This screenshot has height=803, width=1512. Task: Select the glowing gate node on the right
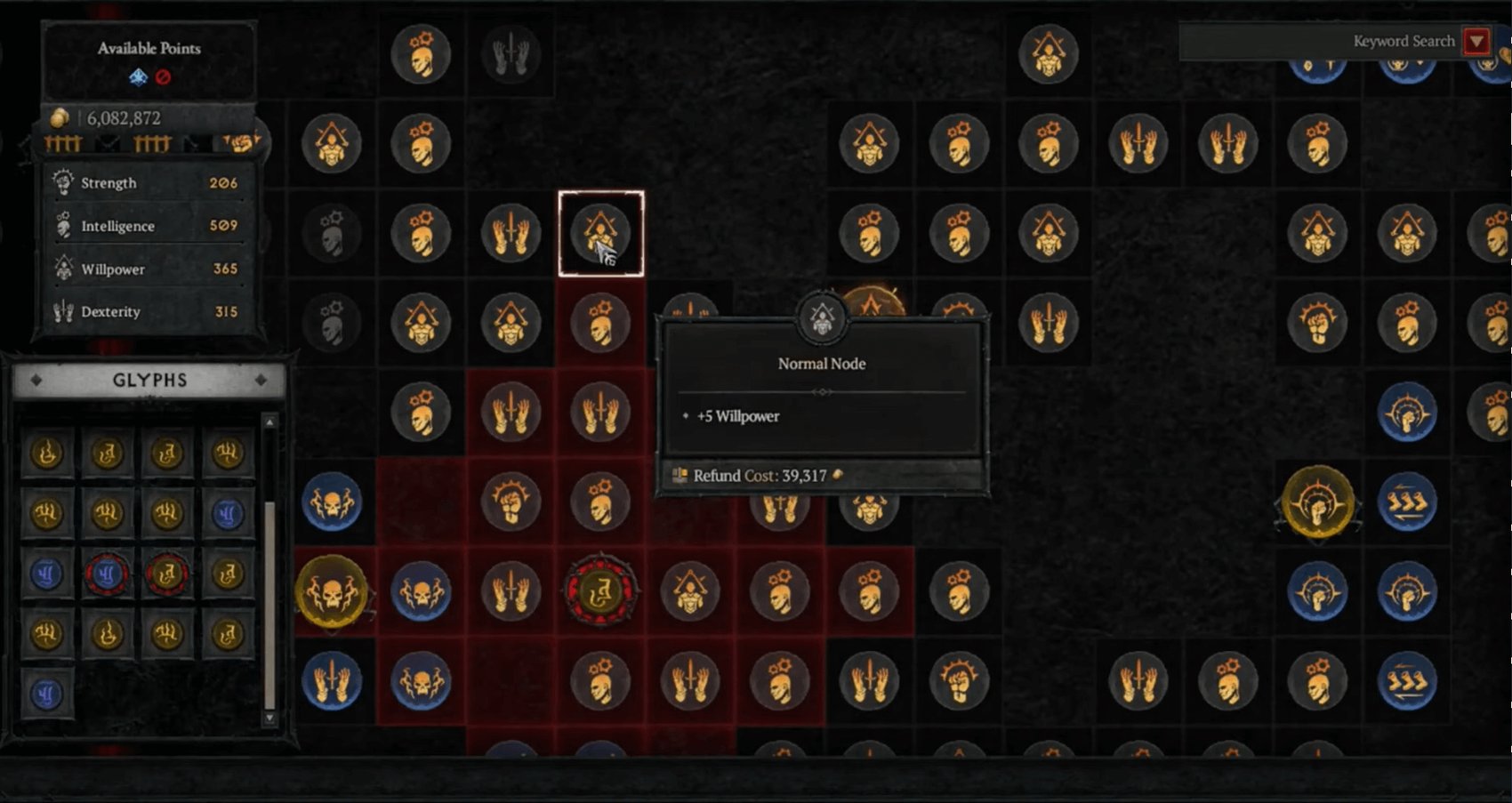[1319, 503]
